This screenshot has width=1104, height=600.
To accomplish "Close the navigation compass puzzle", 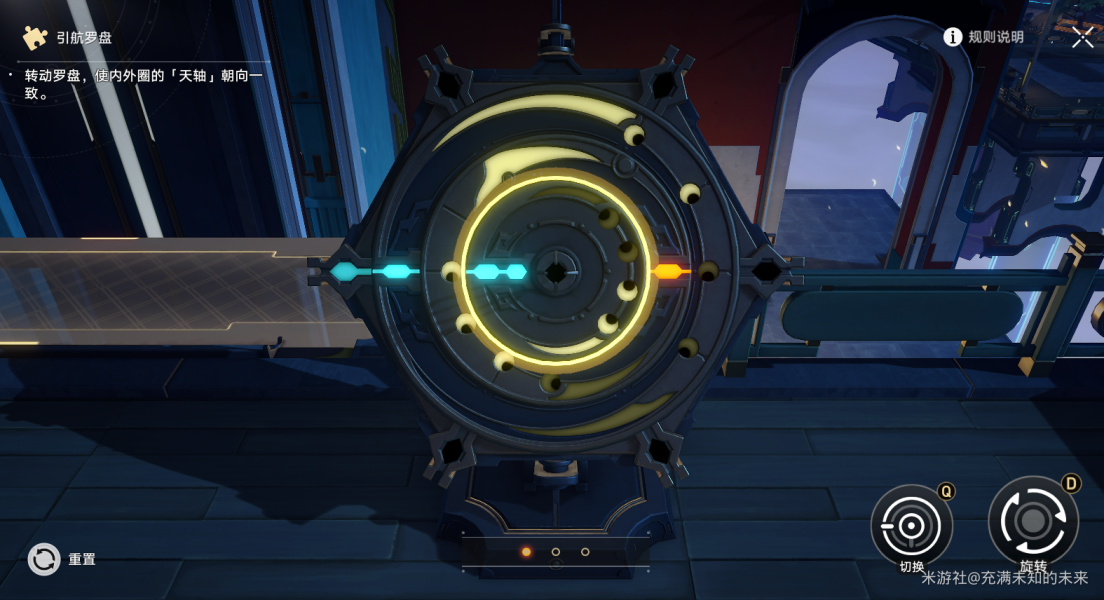I will [1083, 37].
